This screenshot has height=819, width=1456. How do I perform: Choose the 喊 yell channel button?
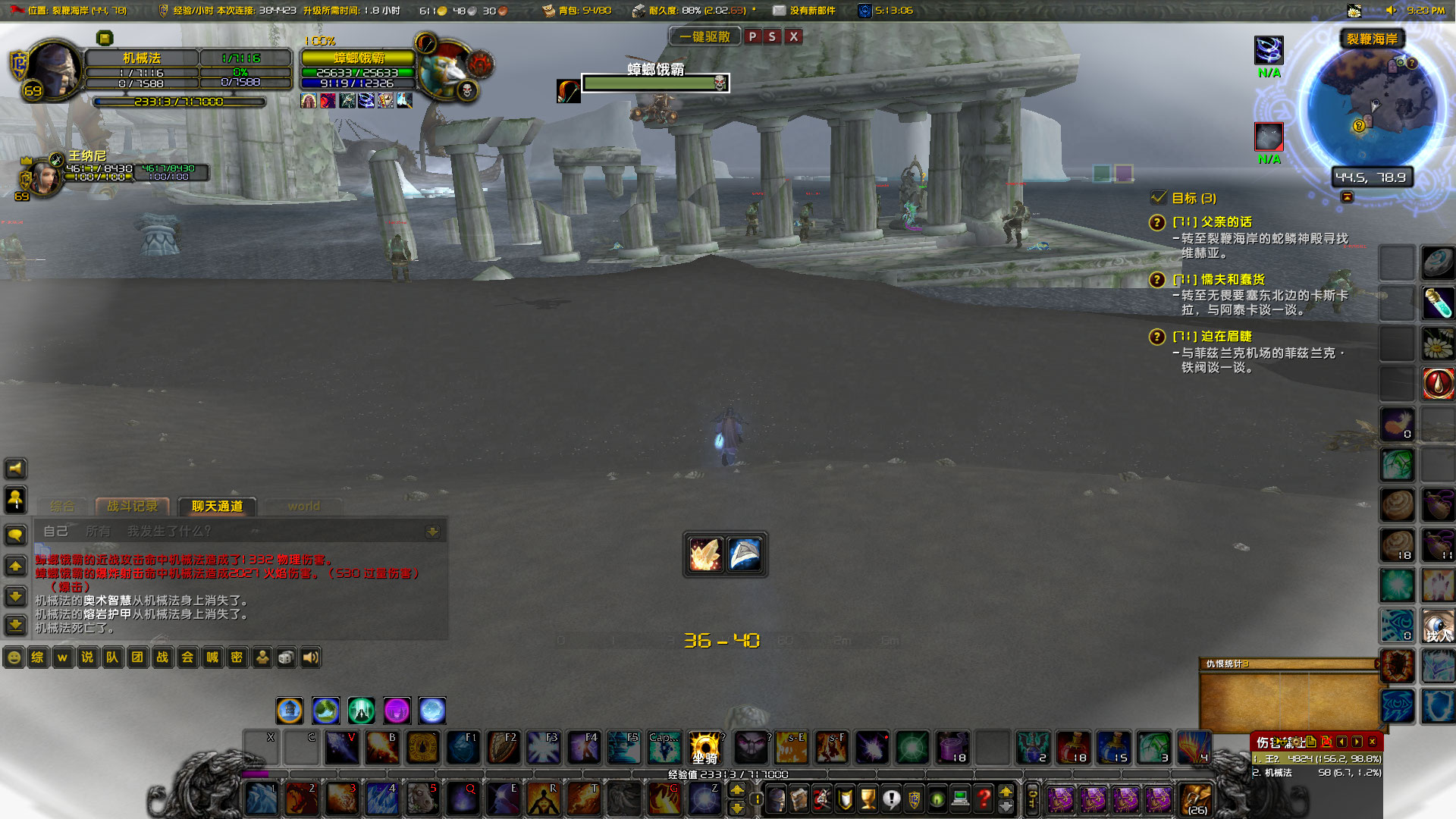tap(212, 657)
